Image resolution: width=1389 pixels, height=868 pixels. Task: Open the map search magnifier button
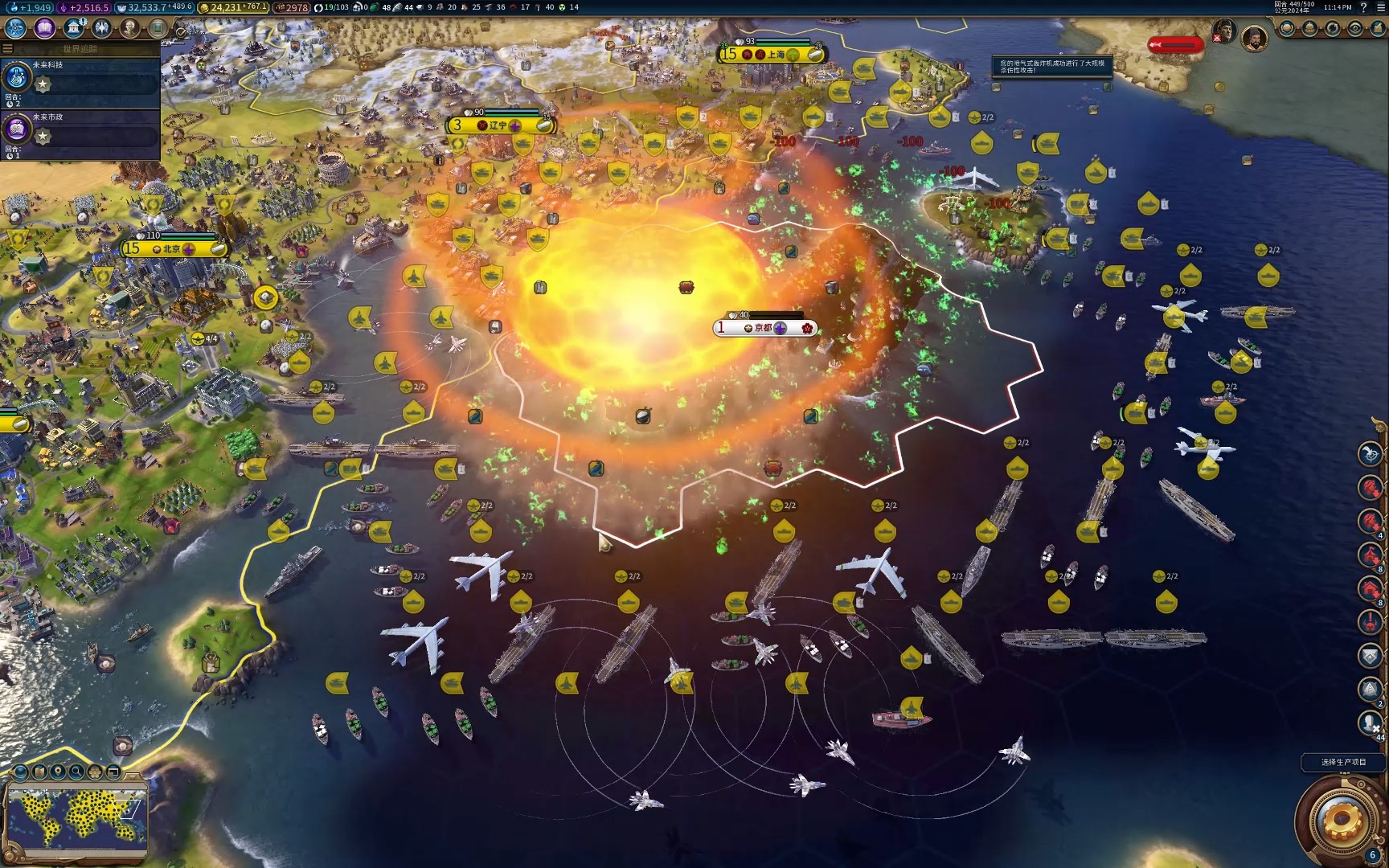coord(76,772)
